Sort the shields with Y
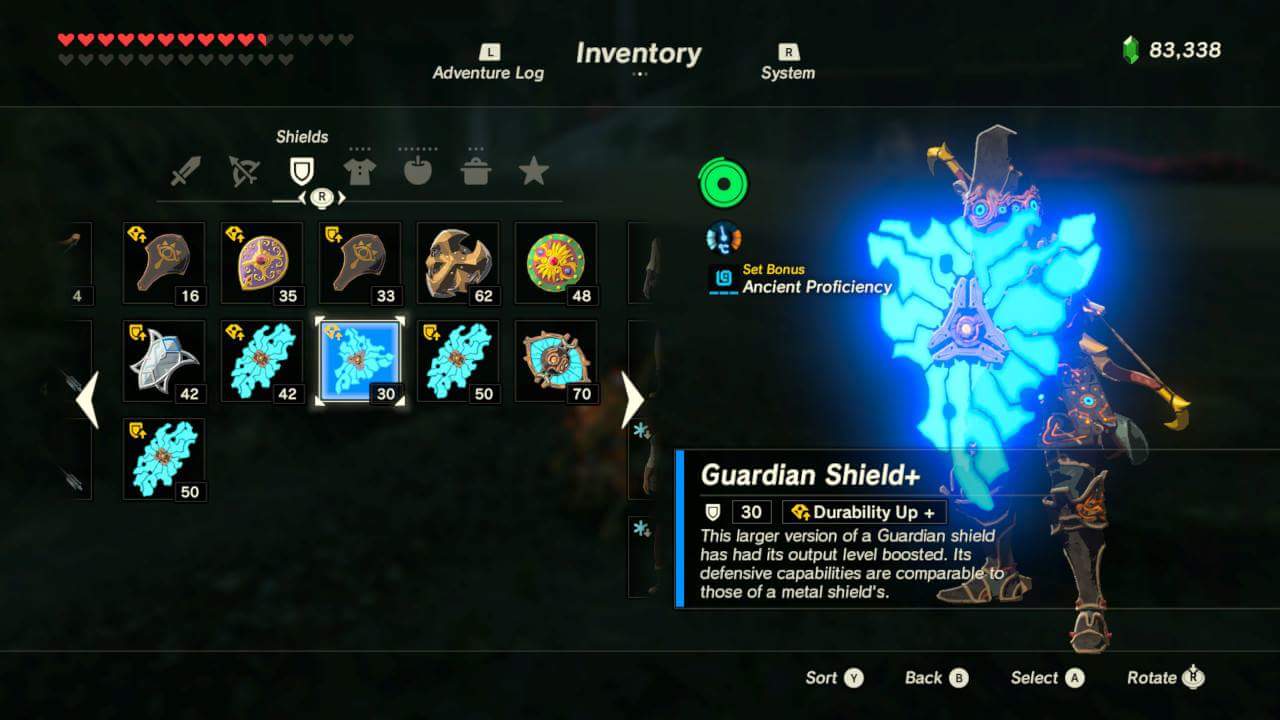1280x720 pixels. pyautogui.click(x=834, y=677)
